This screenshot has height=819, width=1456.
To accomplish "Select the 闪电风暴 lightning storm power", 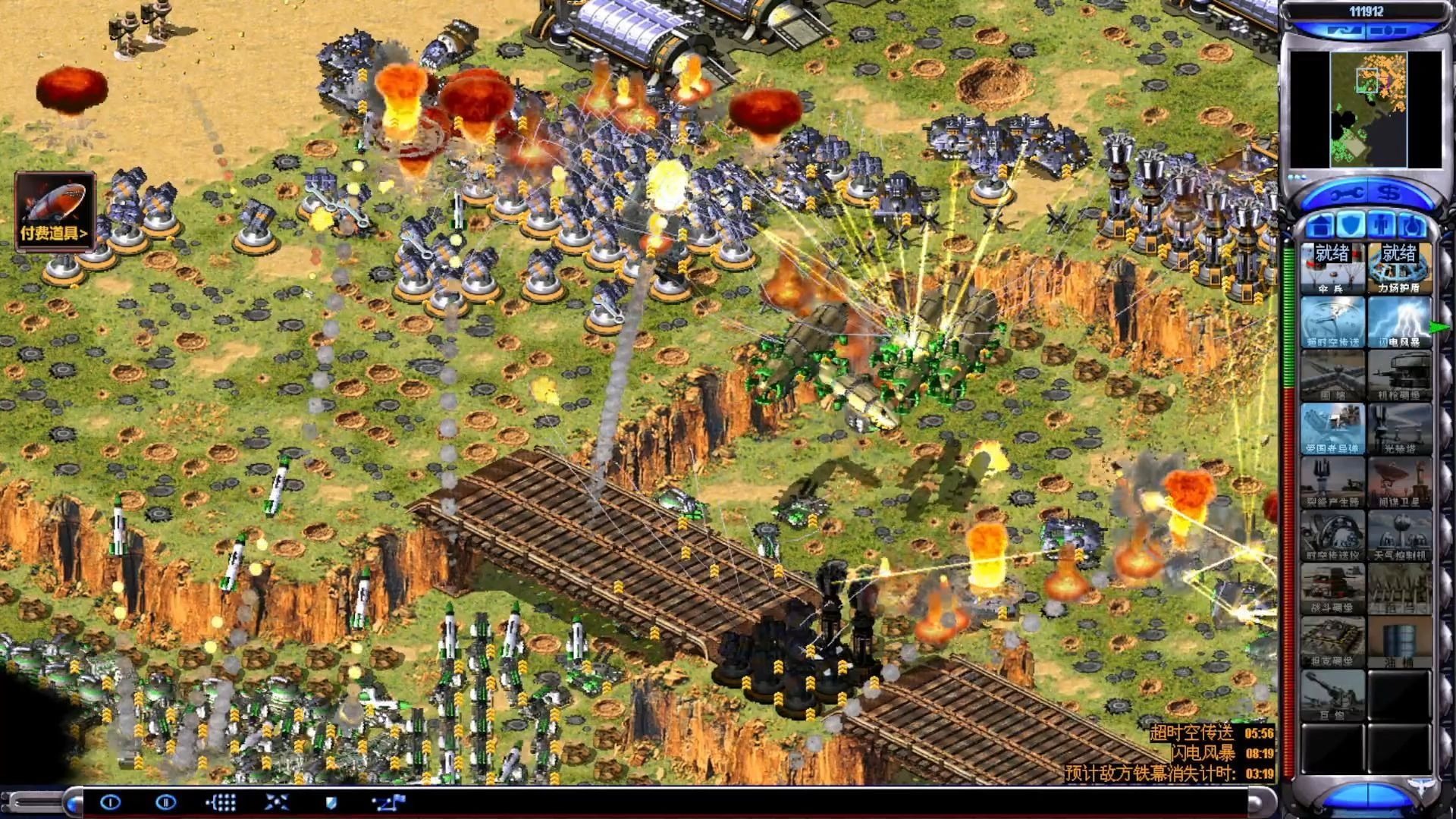I will [1399, 322].
